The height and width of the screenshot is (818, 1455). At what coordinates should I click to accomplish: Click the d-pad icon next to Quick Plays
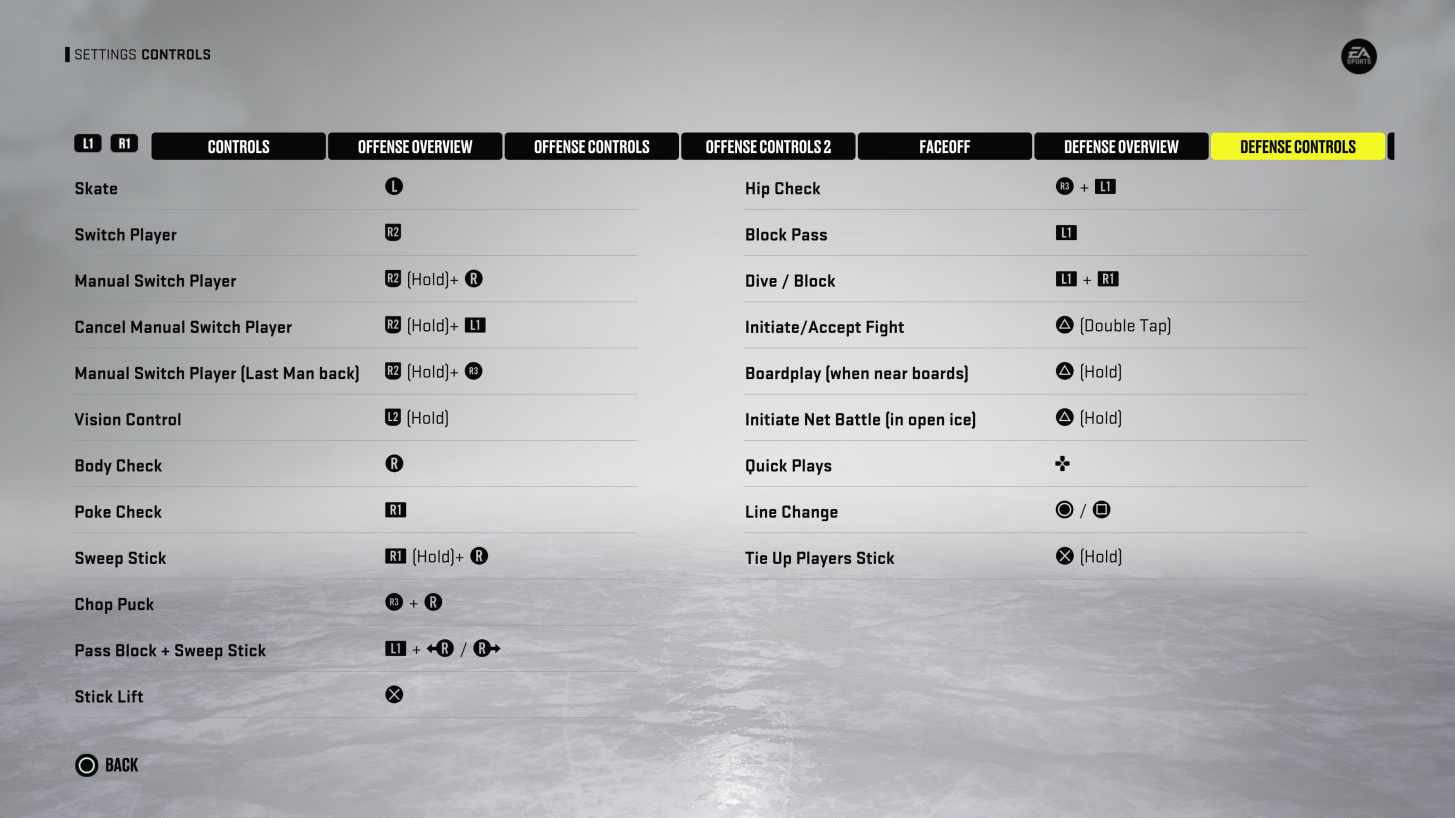click(x=1062, y=463)
